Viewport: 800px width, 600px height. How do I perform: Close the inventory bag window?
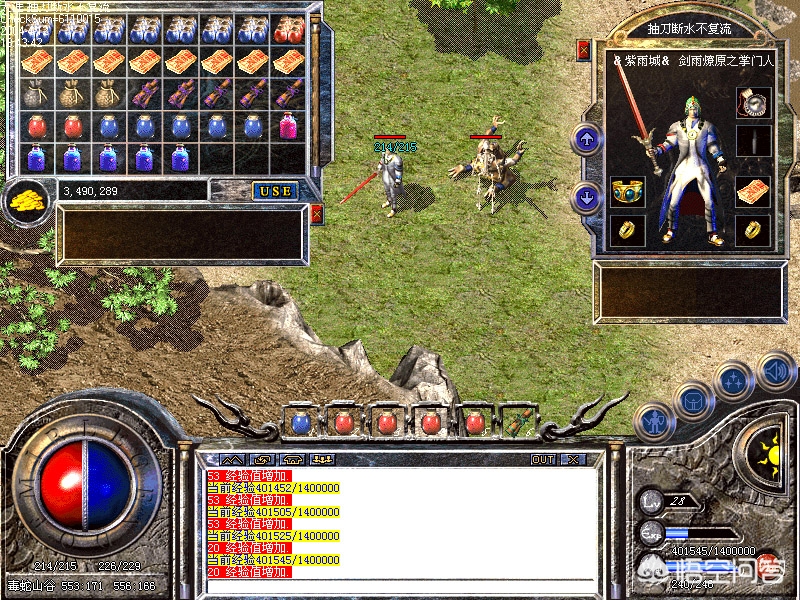(x=317, y=214)
